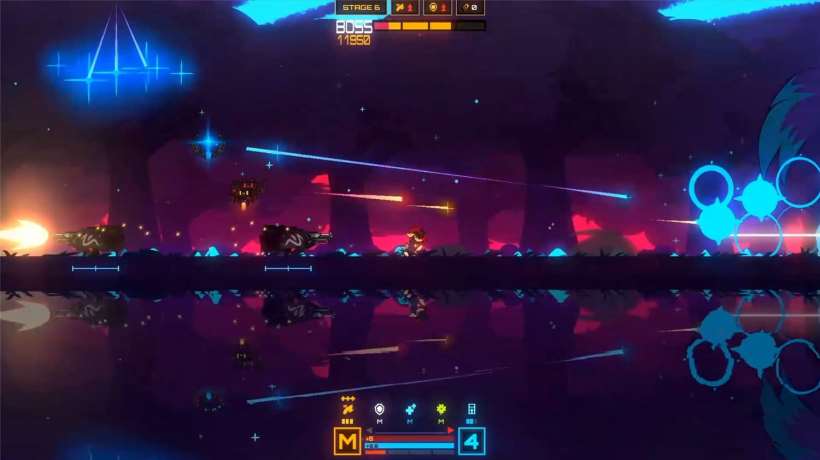Click the orange arrow upgrade counter box
820x460 pixels.
tap(404, 7)
